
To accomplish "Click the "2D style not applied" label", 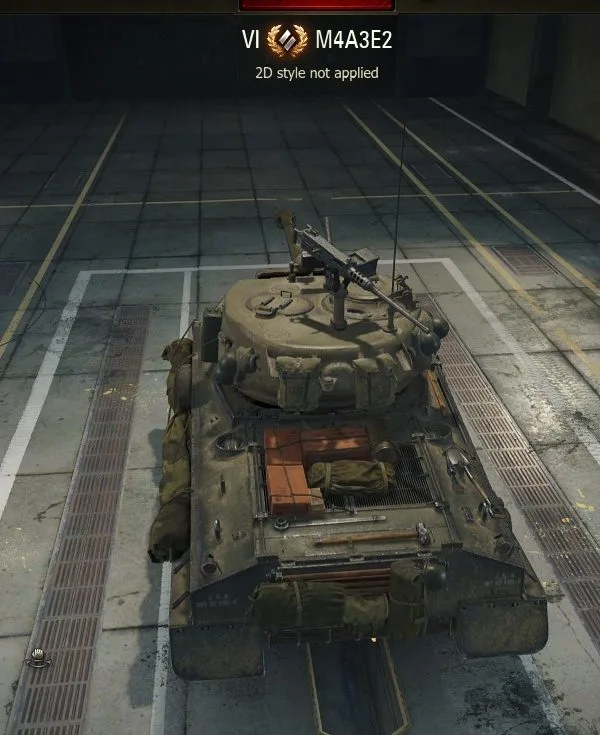I will (x=316, y=72).
